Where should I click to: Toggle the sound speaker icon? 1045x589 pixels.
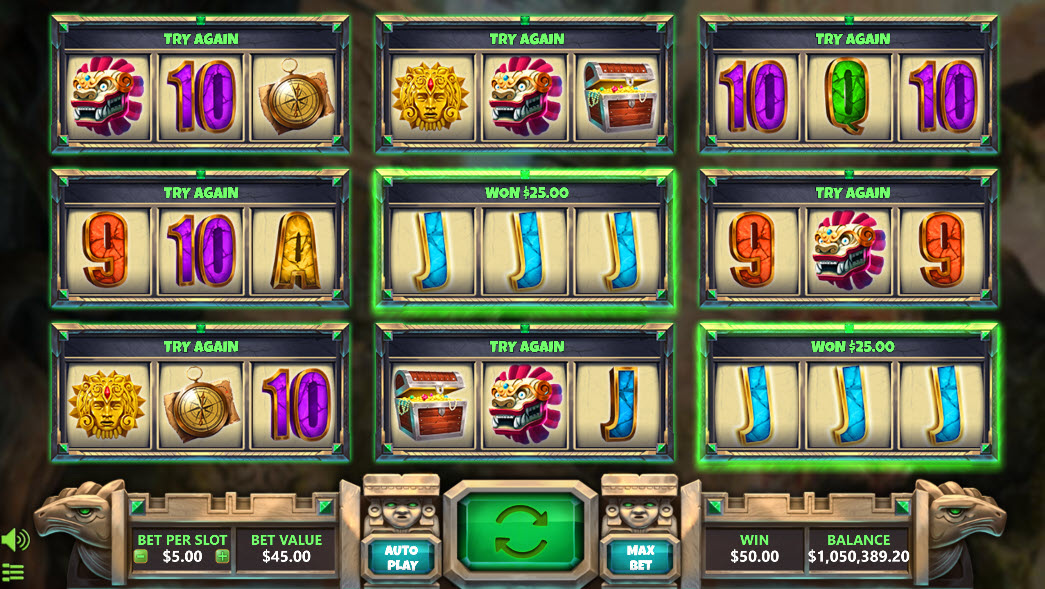[x=15, y=540]
